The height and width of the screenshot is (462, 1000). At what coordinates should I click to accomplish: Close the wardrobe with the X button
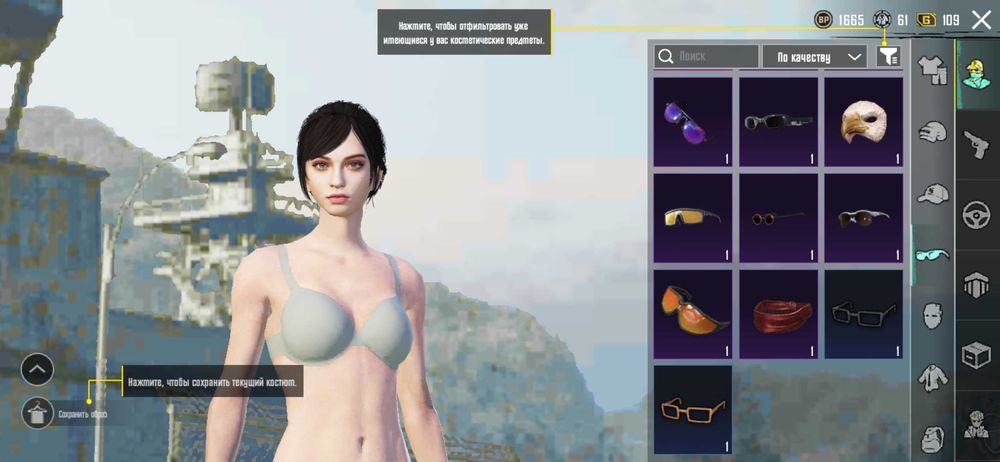981,19
